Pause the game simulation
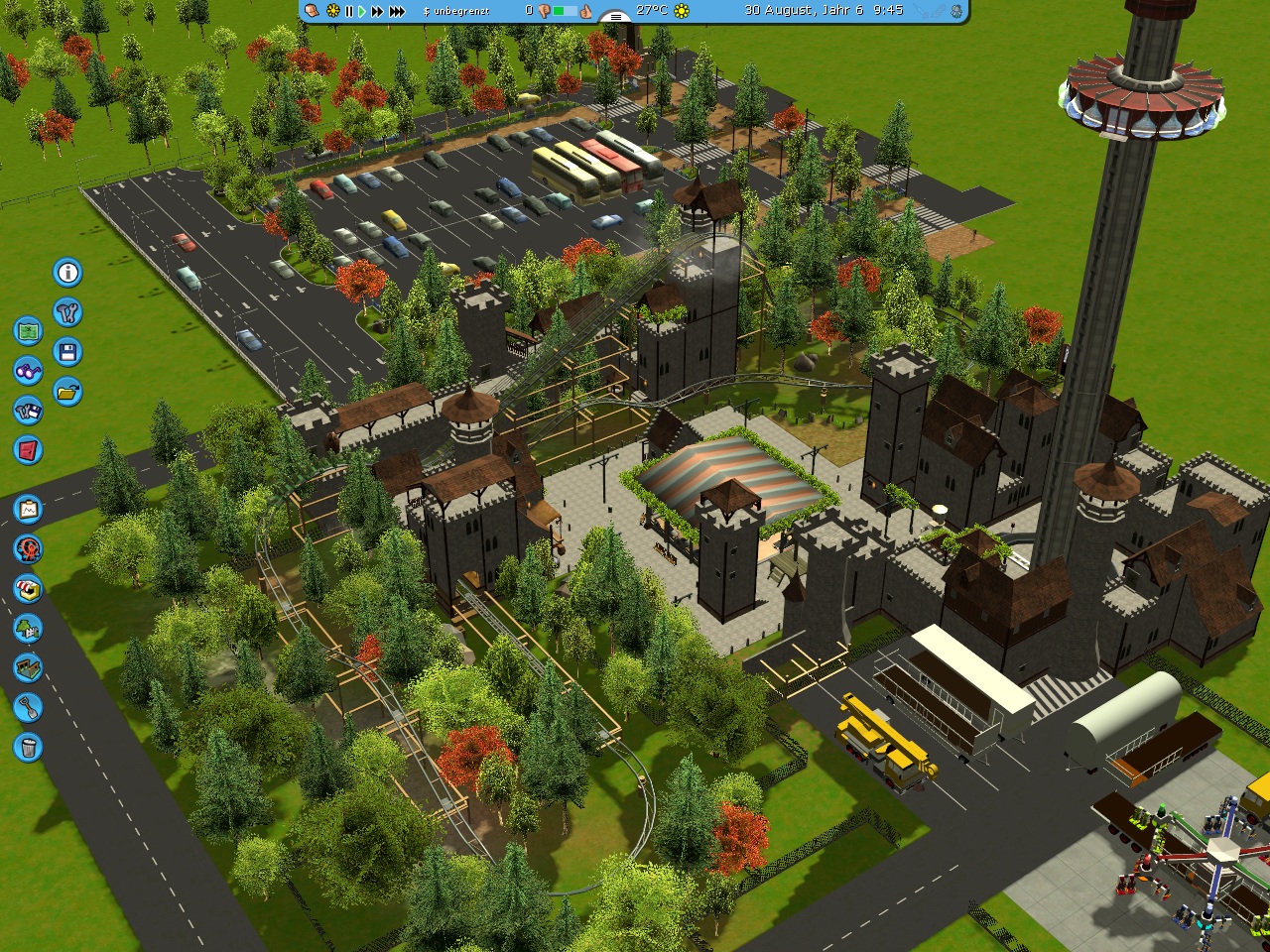 (x=348, y=11)
